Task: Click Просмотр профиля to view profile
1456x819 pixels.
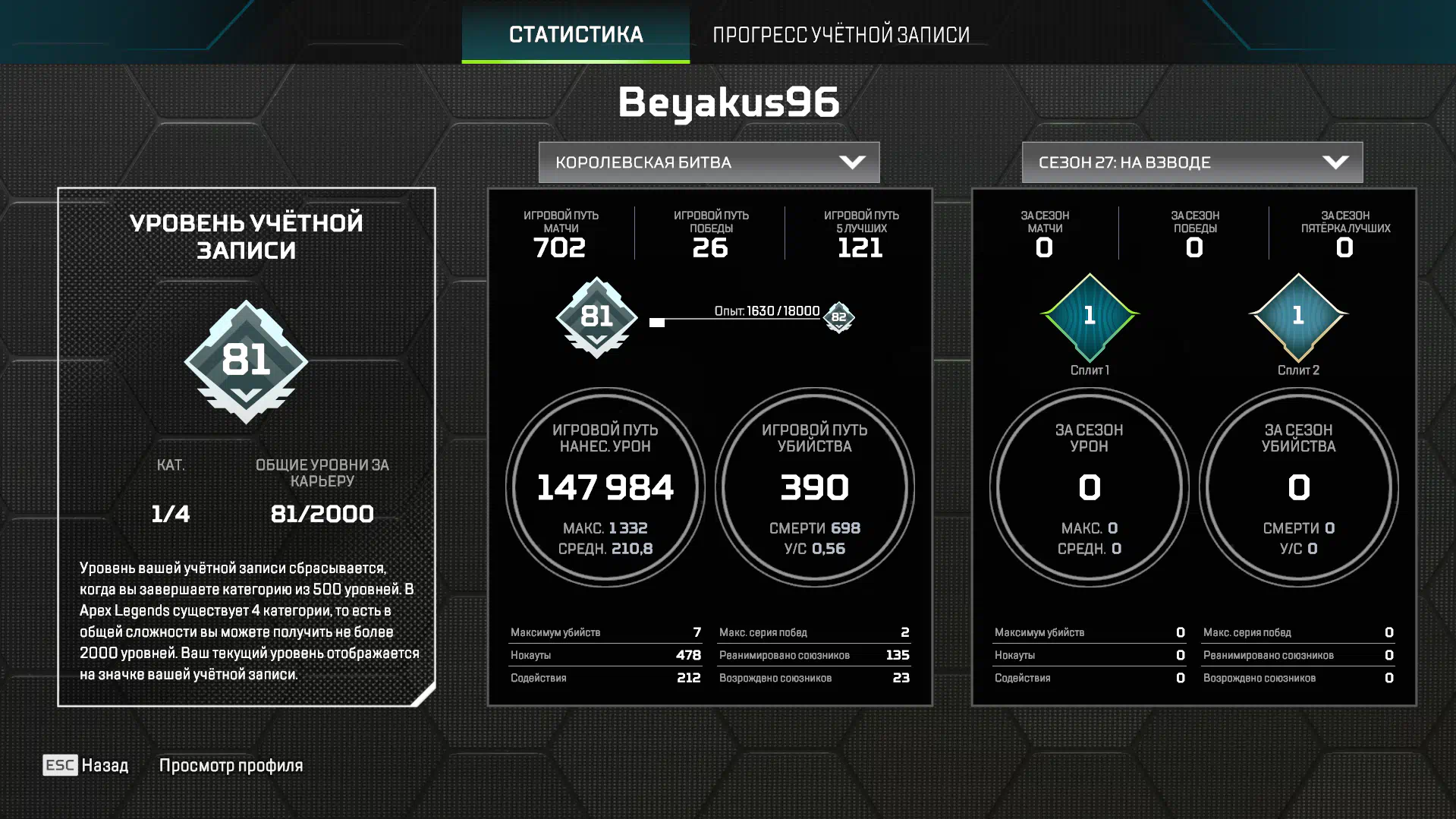Action: coord(231,765)
